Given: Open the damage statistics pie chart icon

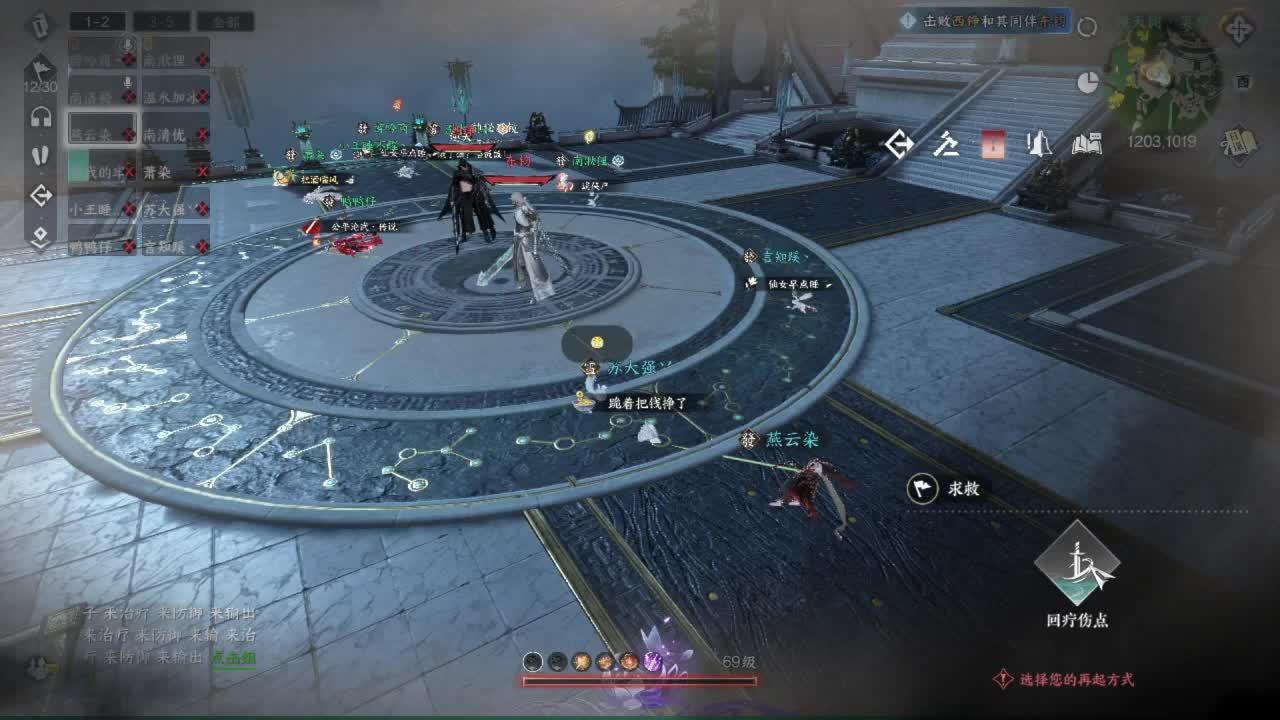Looking at the screenshot, I should tap(1088, 83).
